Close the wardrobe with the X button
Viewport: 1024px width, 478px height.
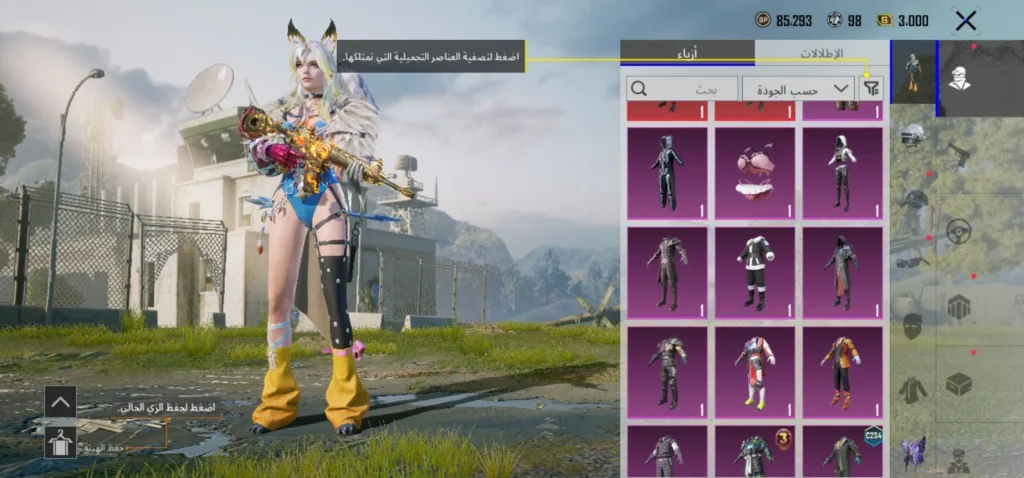(966, 20)
